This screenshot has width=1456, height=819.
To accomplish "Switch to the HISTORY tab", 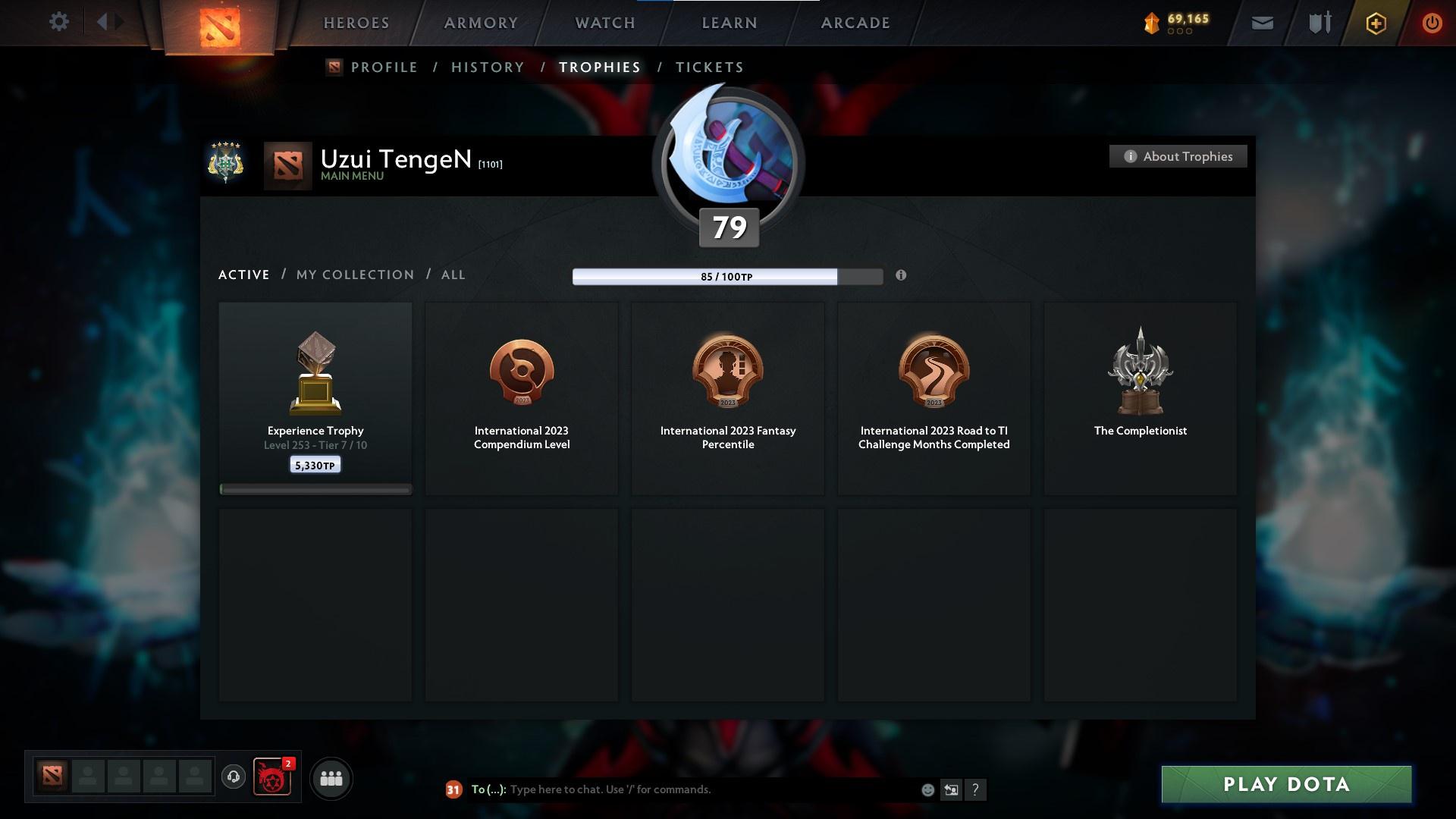I will coord(487,67).
